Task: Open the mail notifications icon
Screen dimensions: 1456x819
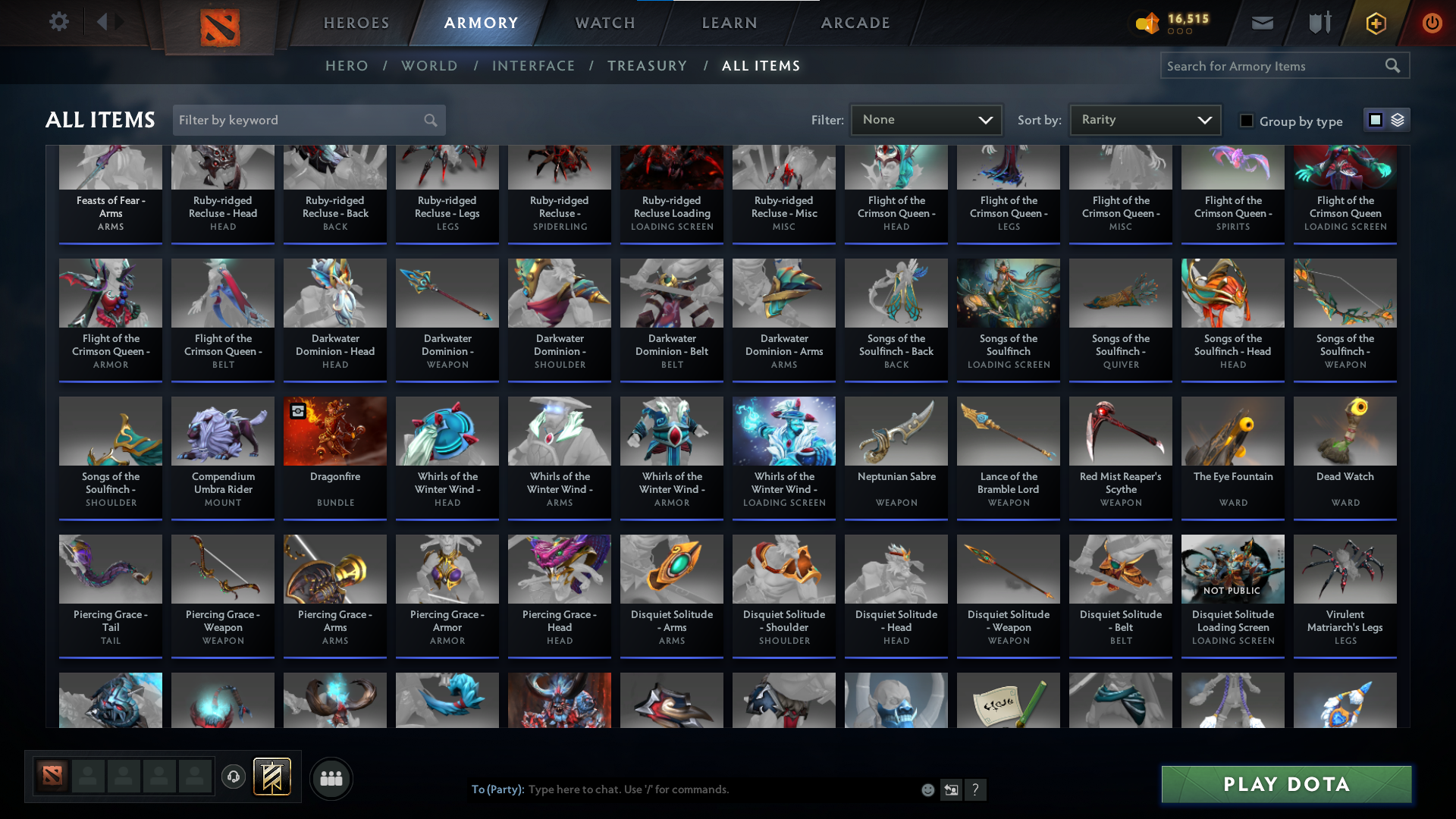Action: pyautogui.click(x=1262, y=23)
